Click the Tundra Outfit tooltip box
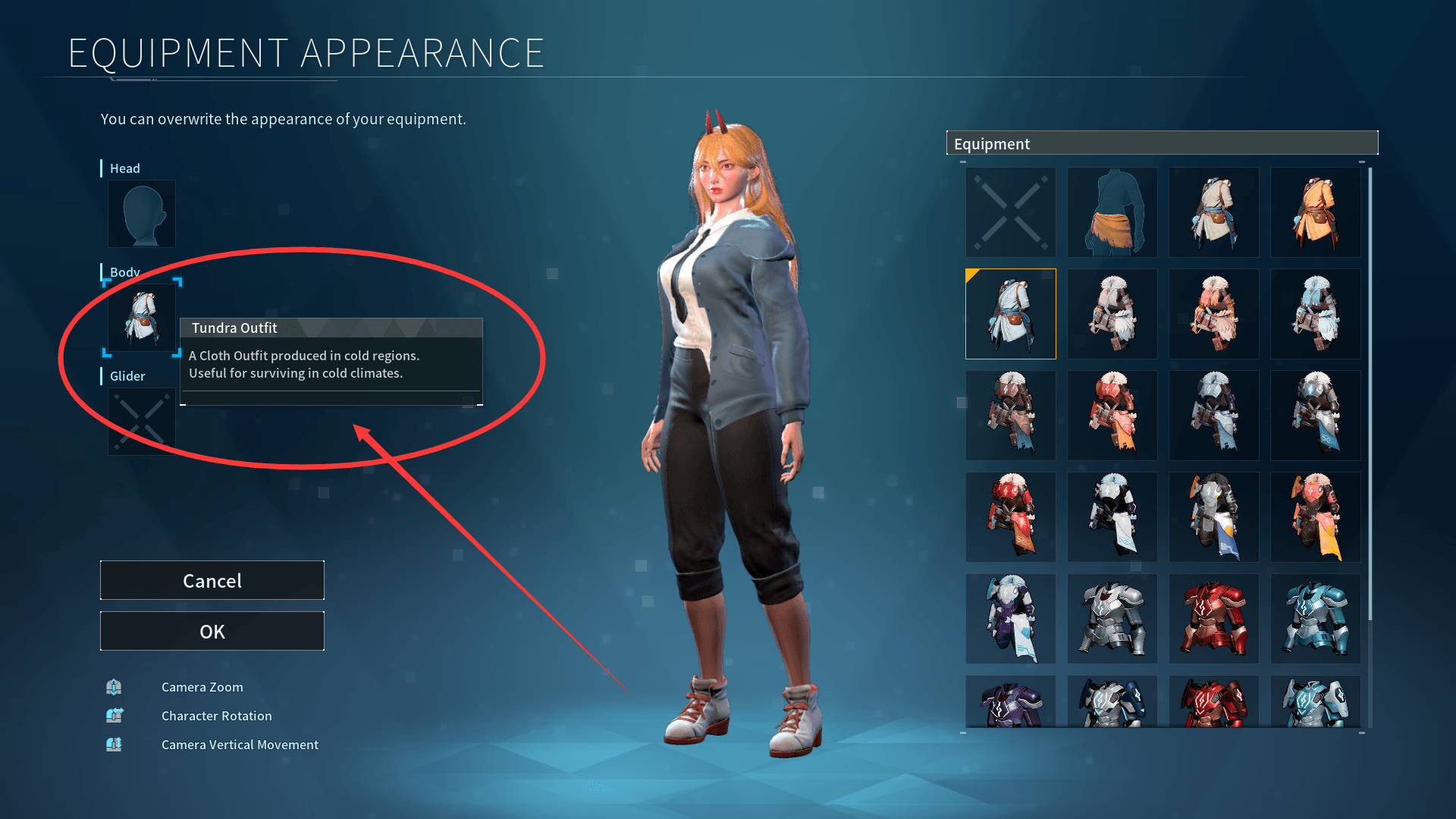Screen dimensions: 1456x819 tap(331, 362)
